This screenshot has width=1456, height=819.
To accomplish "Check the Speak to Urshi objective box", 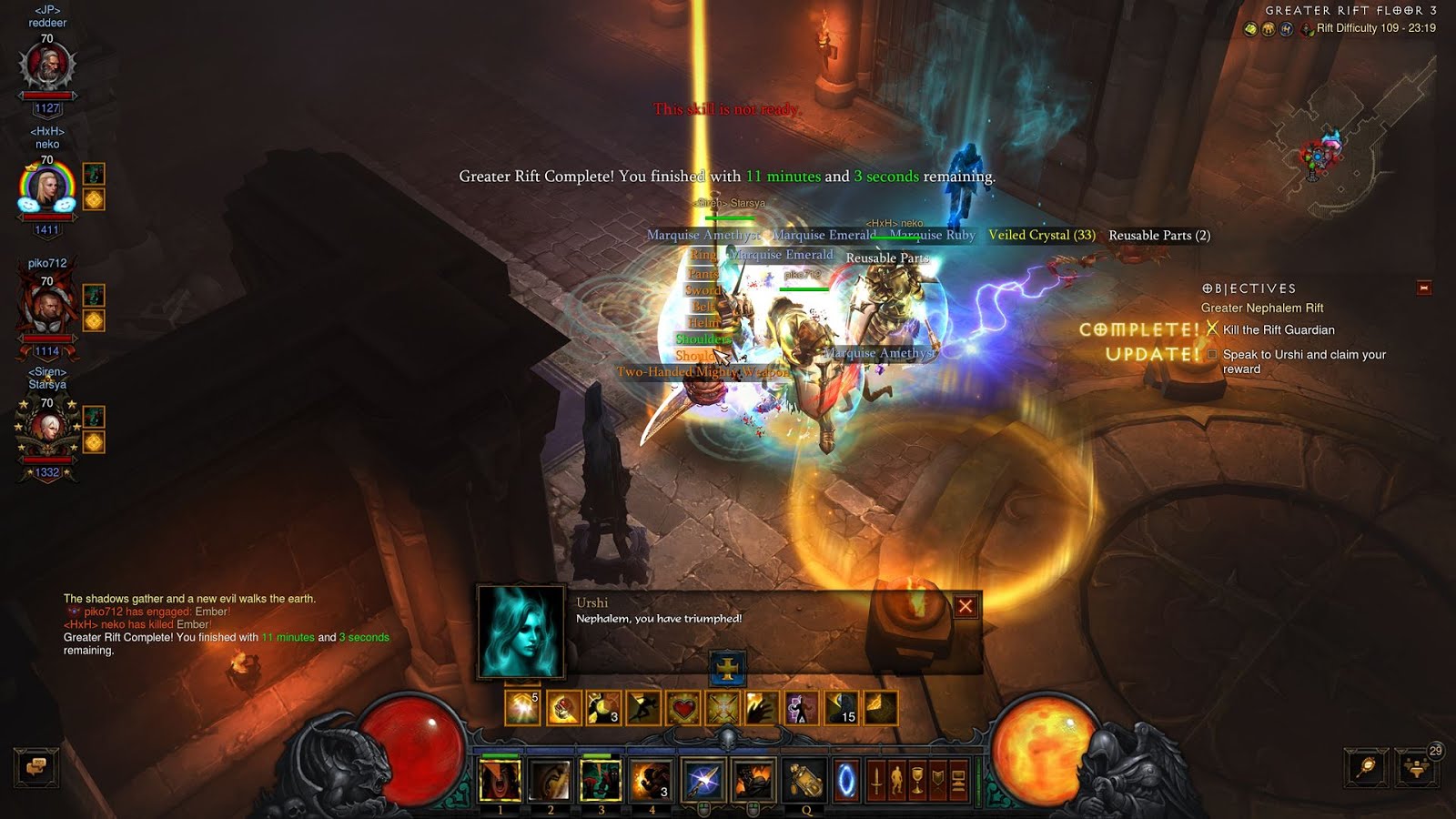I will (1213, 355).
